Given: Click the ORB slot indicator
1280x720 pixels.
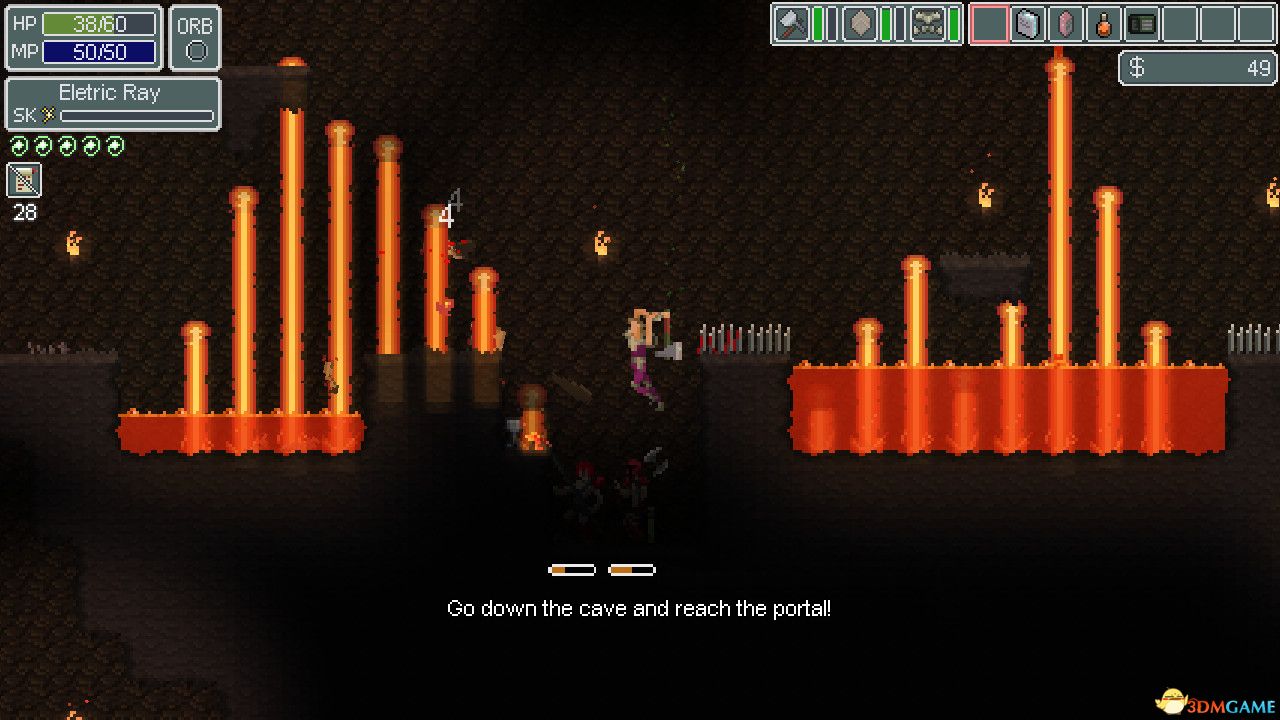Looking at the screenshot, I should (195, 39).
